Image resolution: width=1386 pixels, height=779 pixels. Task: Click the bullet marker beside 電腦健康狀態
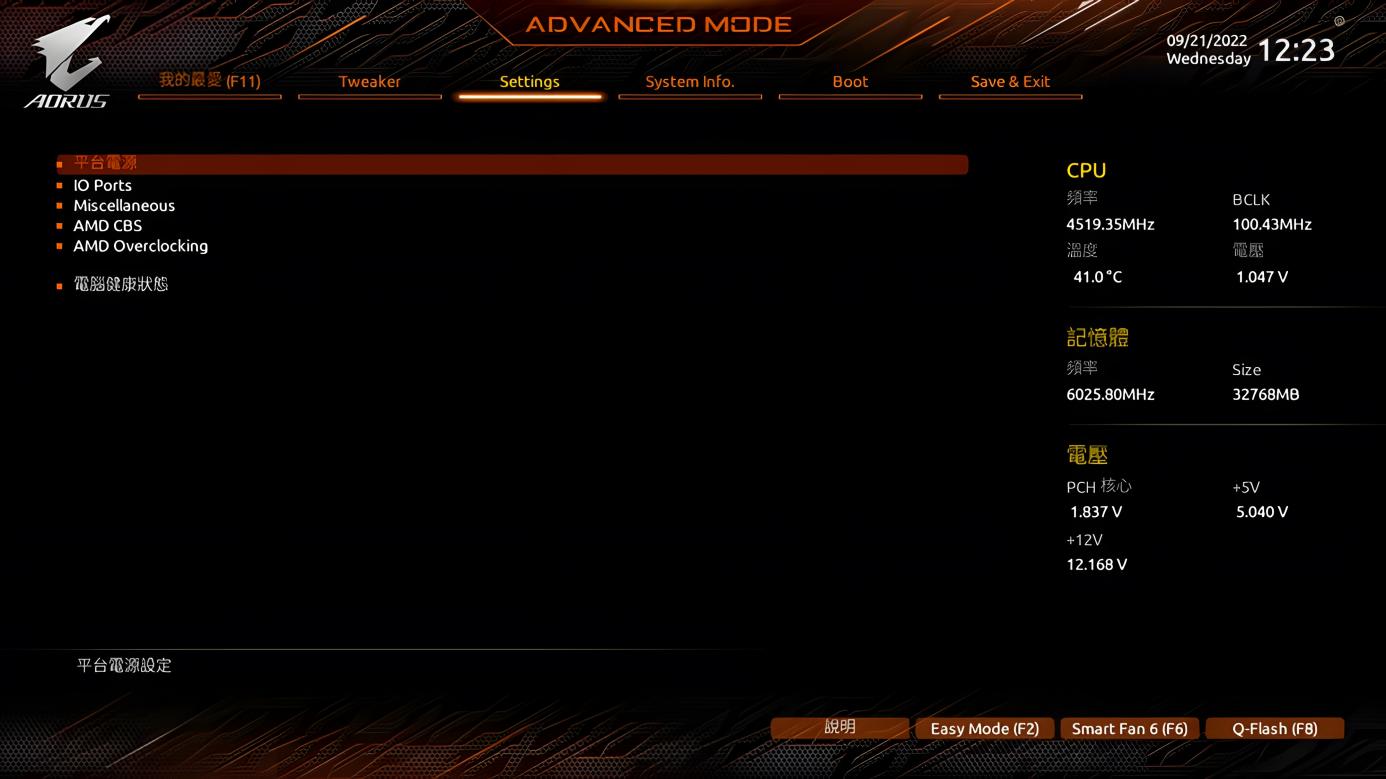pyautogui.click(x=61, y=284)
